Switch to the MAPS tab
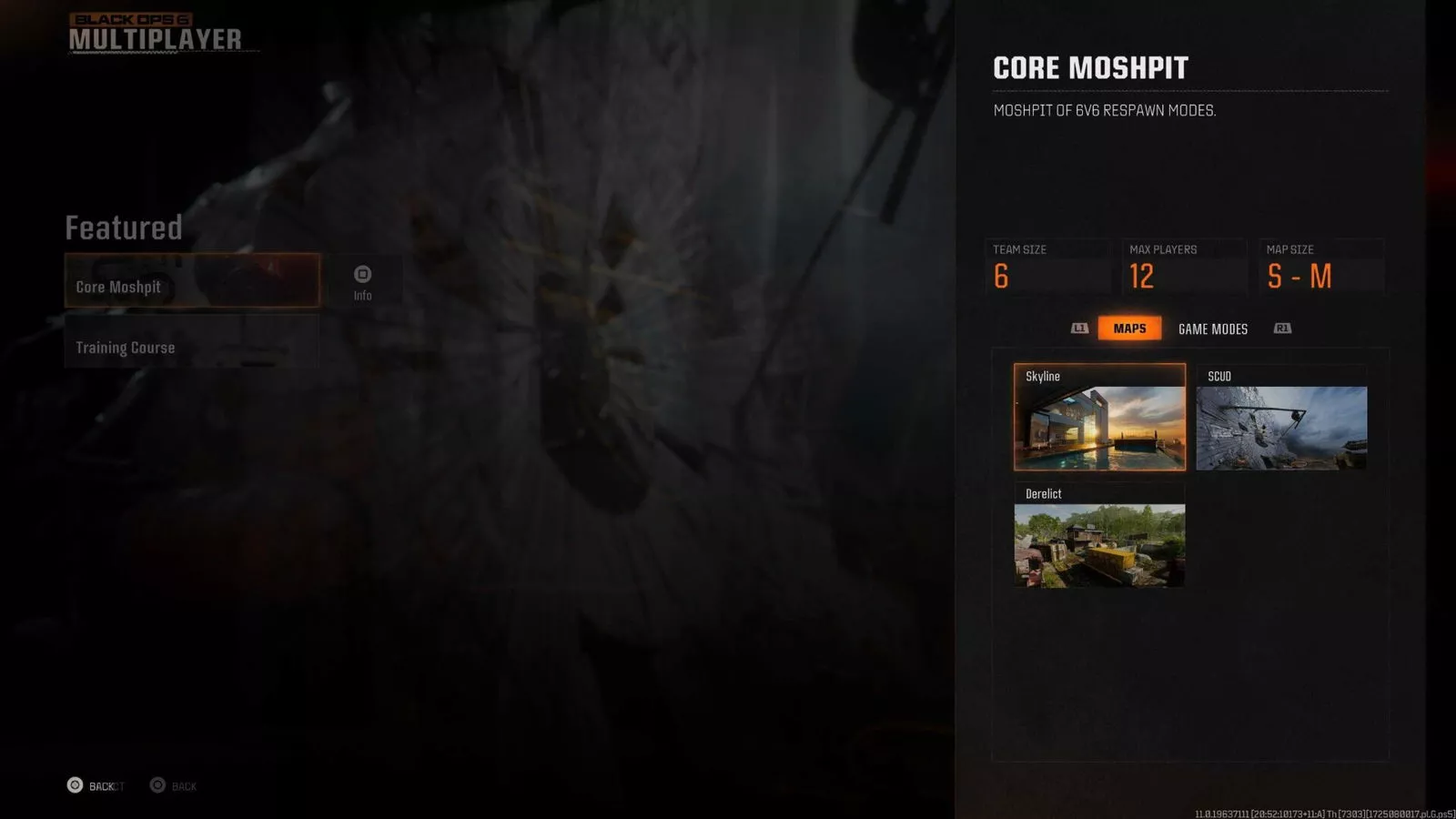This screenshot has height=819, width=1456. point(1129,329)
